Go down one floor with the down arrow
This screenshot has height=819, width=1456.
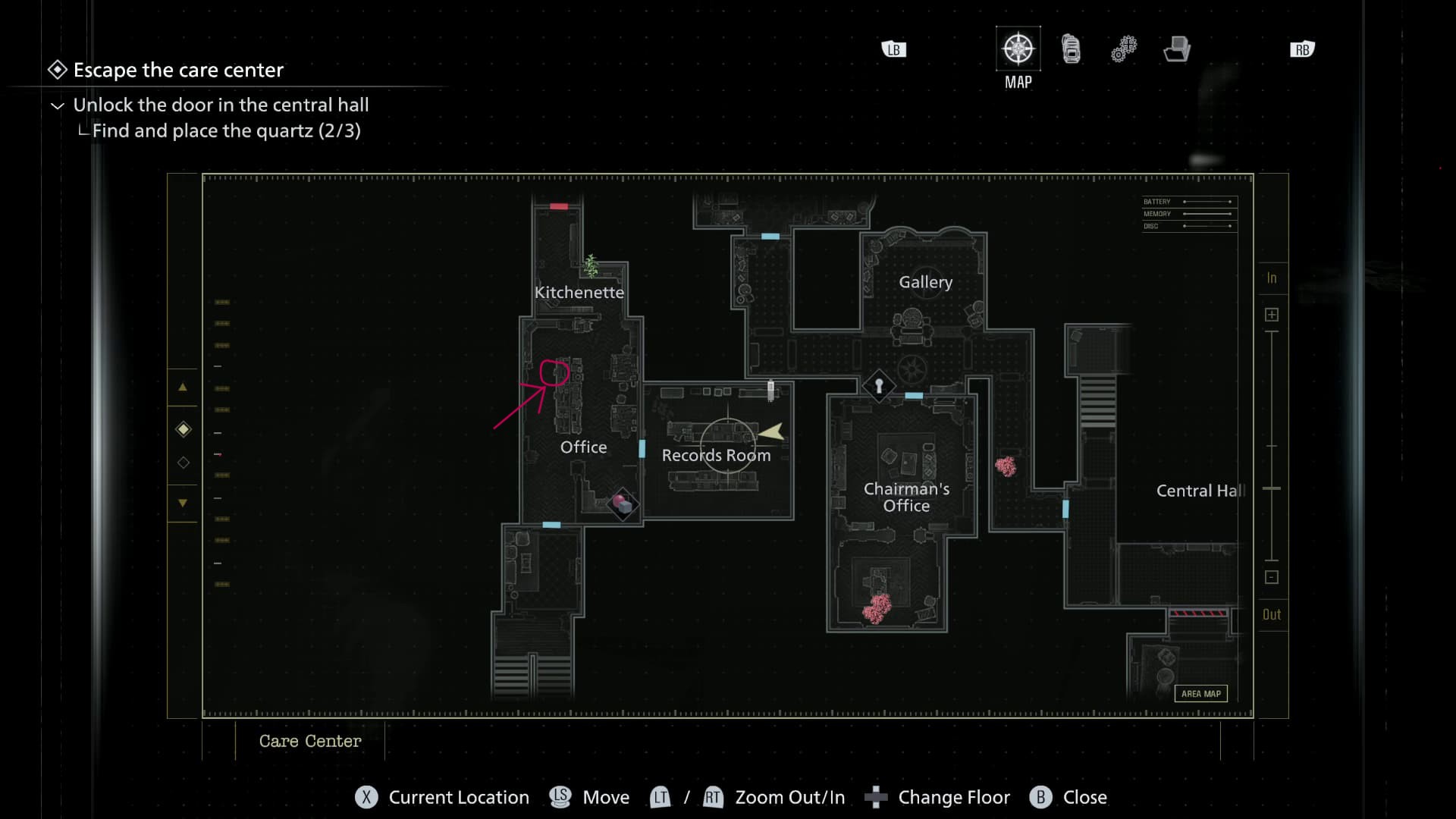tap(183, 503)
